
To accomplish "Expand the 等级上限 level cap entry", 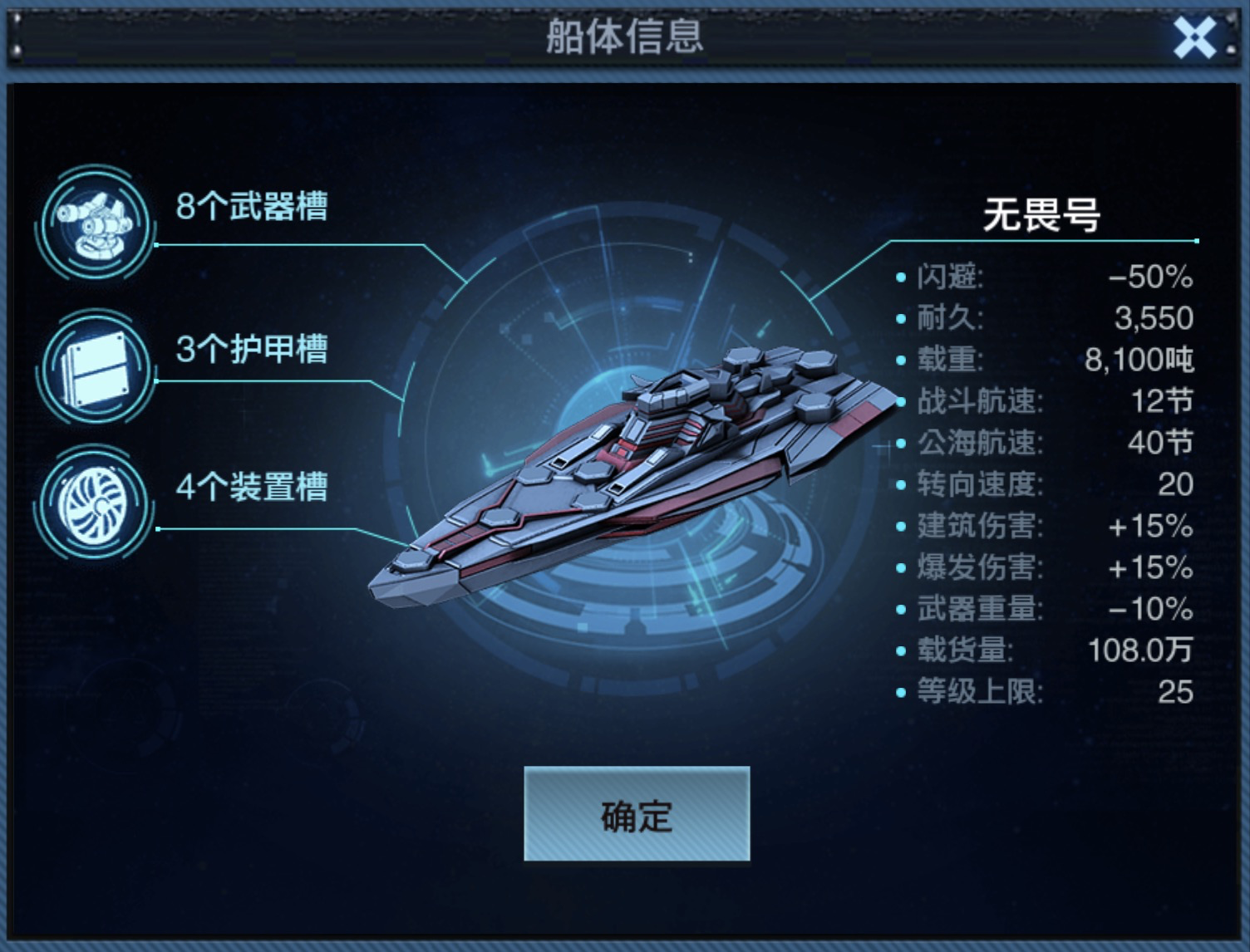I will click(1039, 693).
